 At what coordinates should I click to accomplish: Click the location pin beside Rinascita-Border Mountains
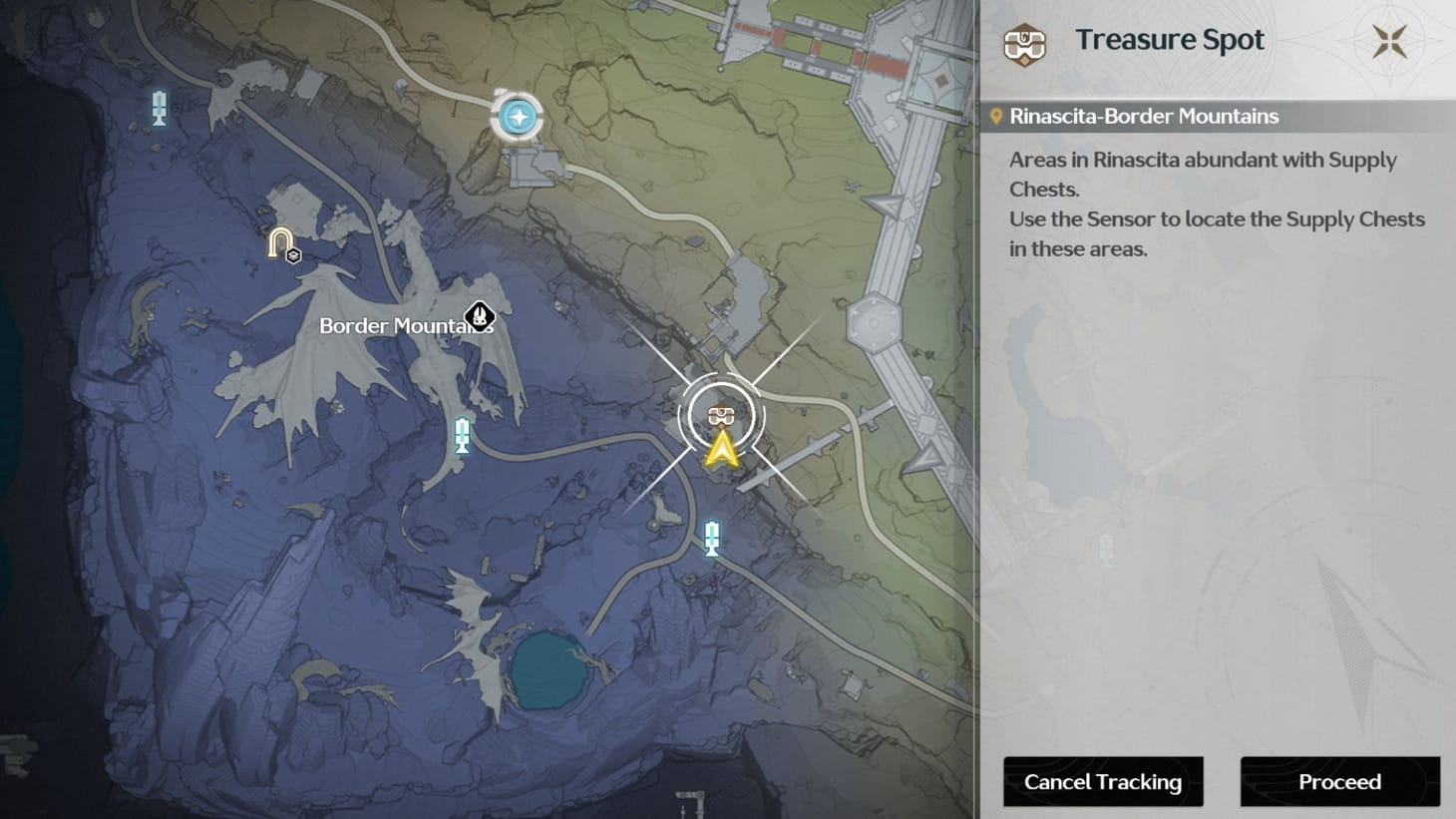(994, 116)
